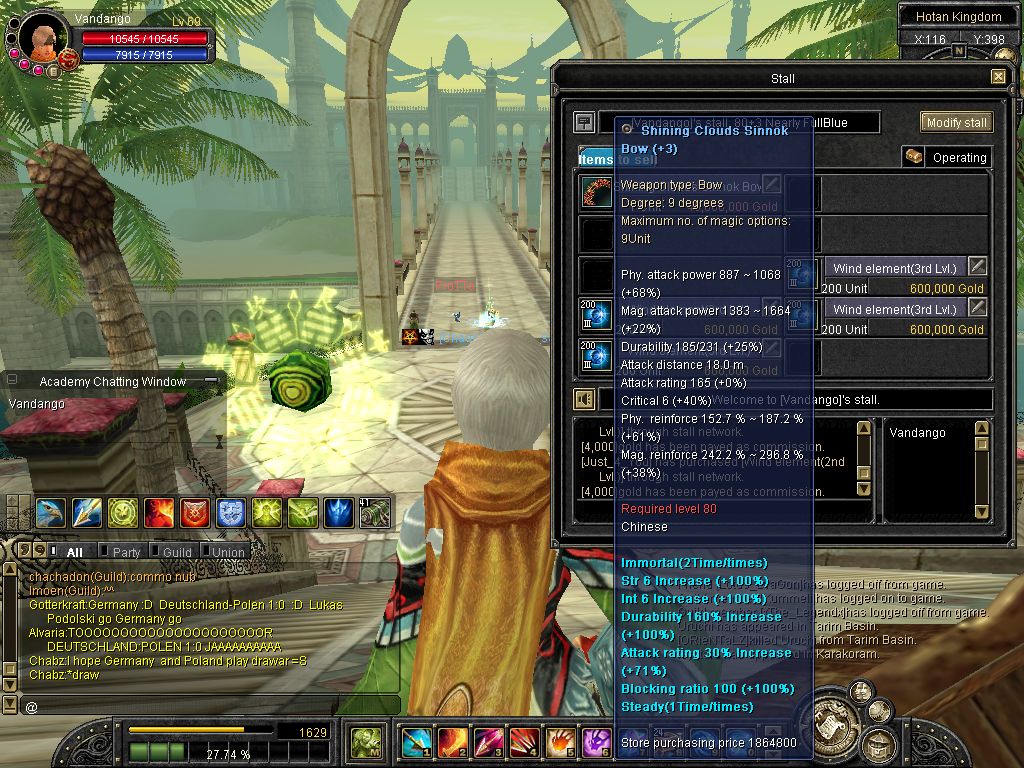Image resolution: width=1024 pixels, height=768 pixels.
Task: Select hotbar slot 1 arrow skill
Action: pyautogui.click(x=415, y=742)
